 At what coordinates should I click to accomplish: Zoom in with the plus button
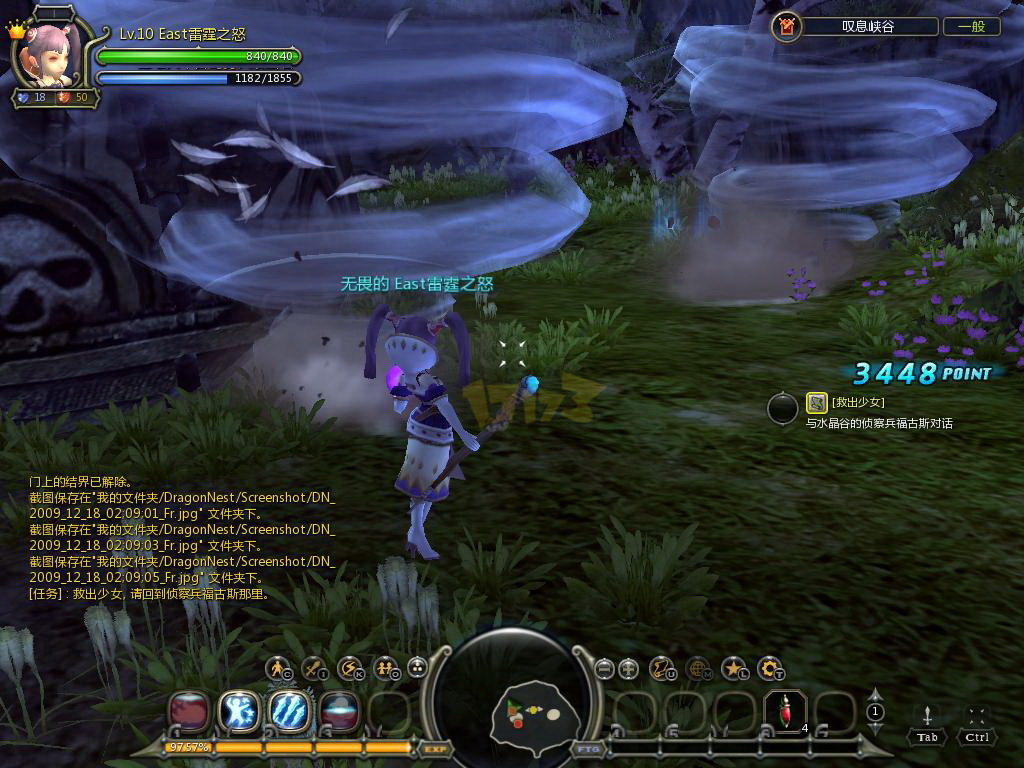click(628, 668)
